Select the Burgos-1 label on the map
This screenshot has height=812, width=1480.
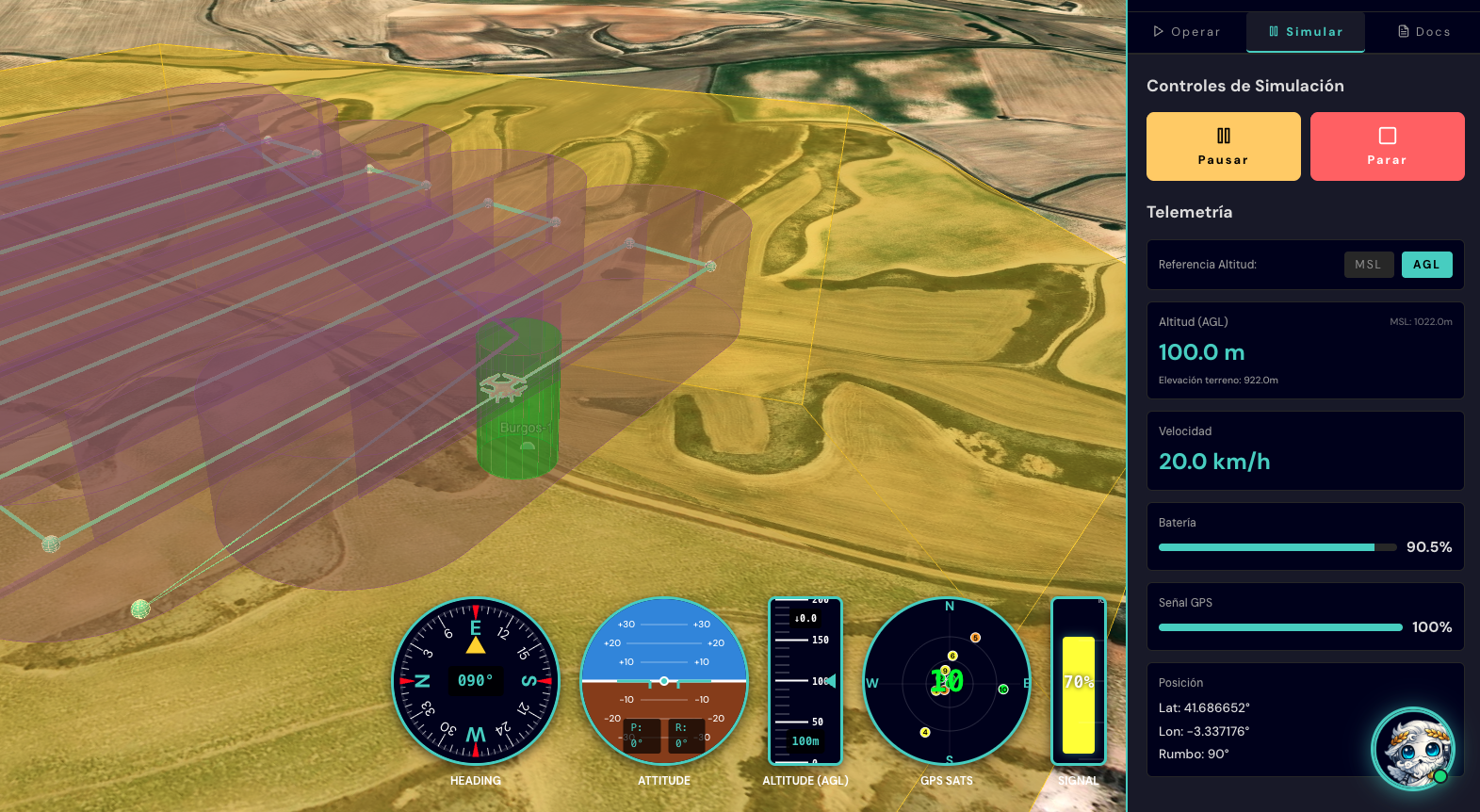527,427
